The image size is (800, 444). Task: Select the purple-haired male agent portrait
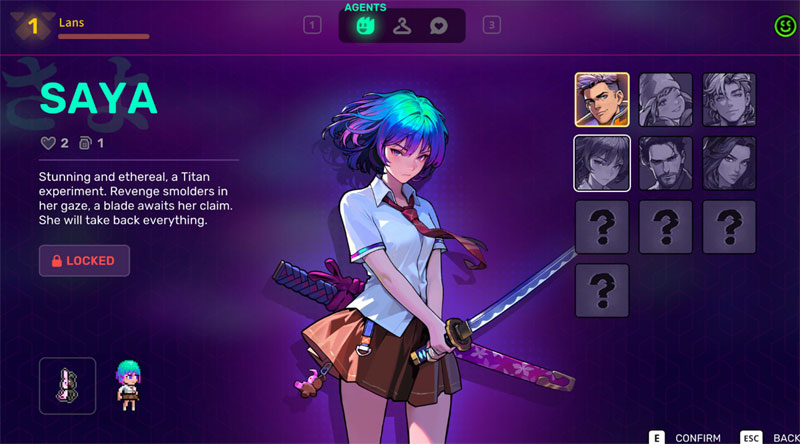[x=602, y=99]
